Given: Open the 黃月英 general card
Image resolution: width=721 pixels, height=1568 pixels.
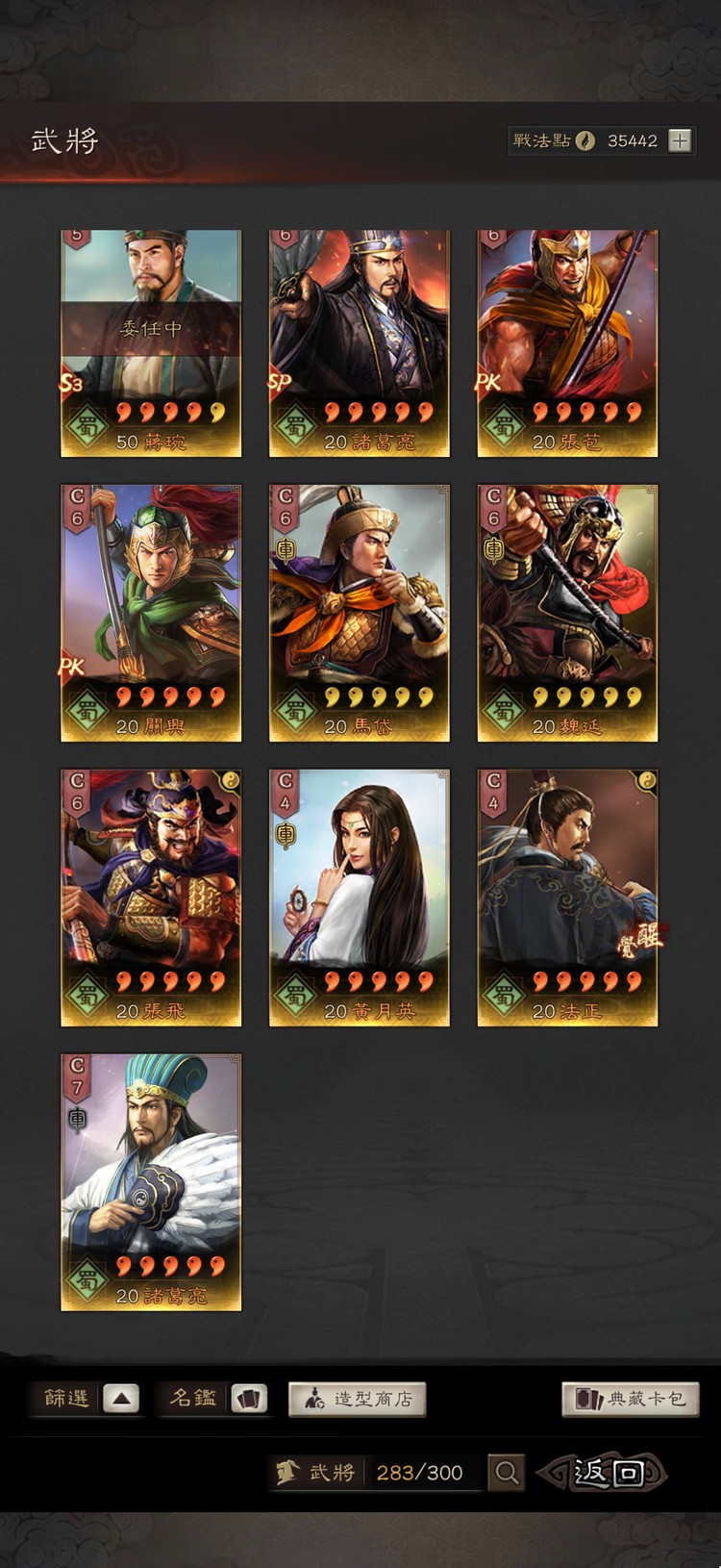Looking at the screenshot, I should [360, 897].
